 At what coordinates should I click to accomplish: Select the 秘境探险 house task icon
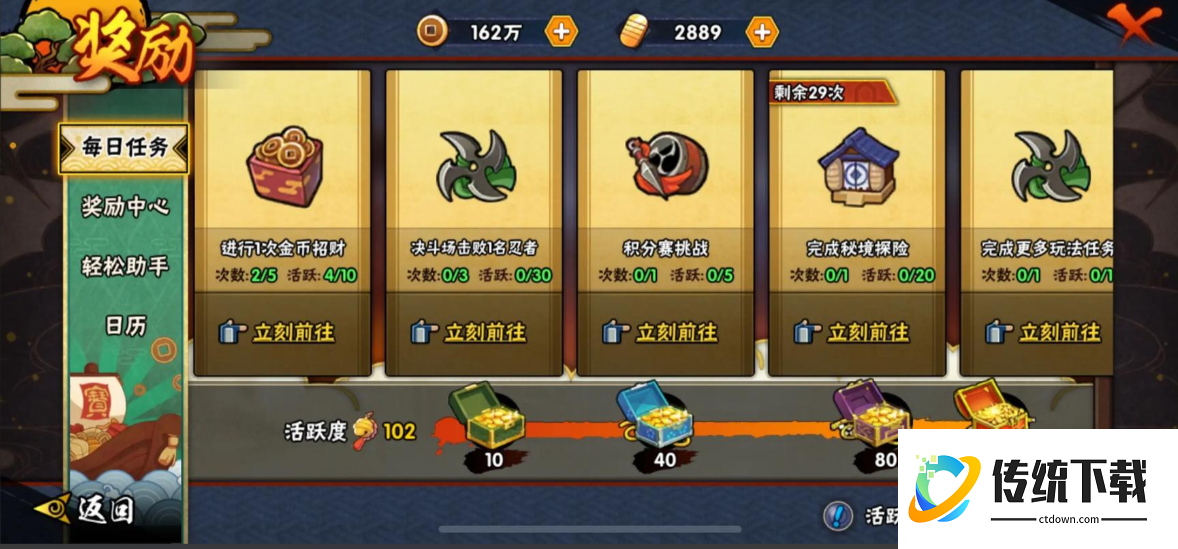pos(856,168)
